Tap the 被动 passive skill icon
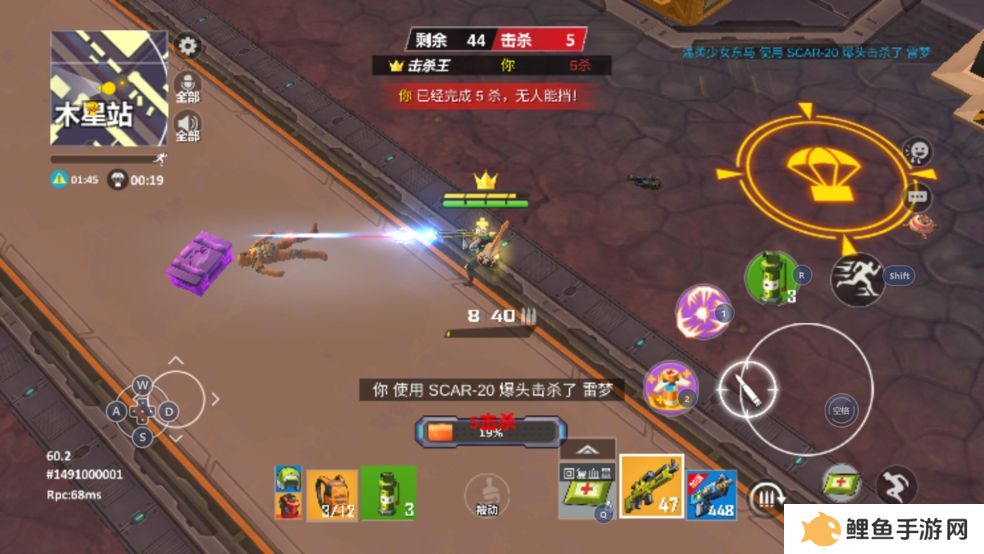Viewport: 984px width, 554px height. point(486,493)
